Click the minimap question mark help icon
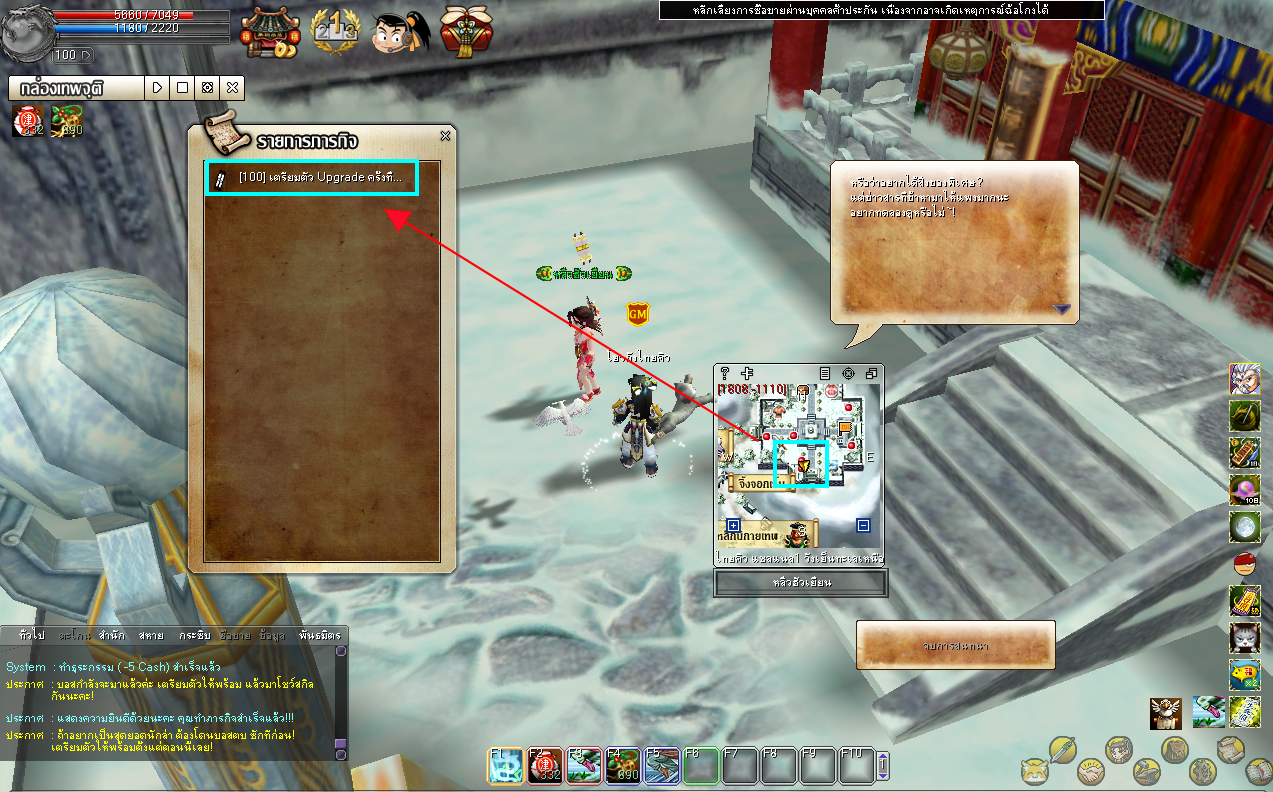This screenshot has height=792, width=1273. pyautogui.click(x=725, y=373)
